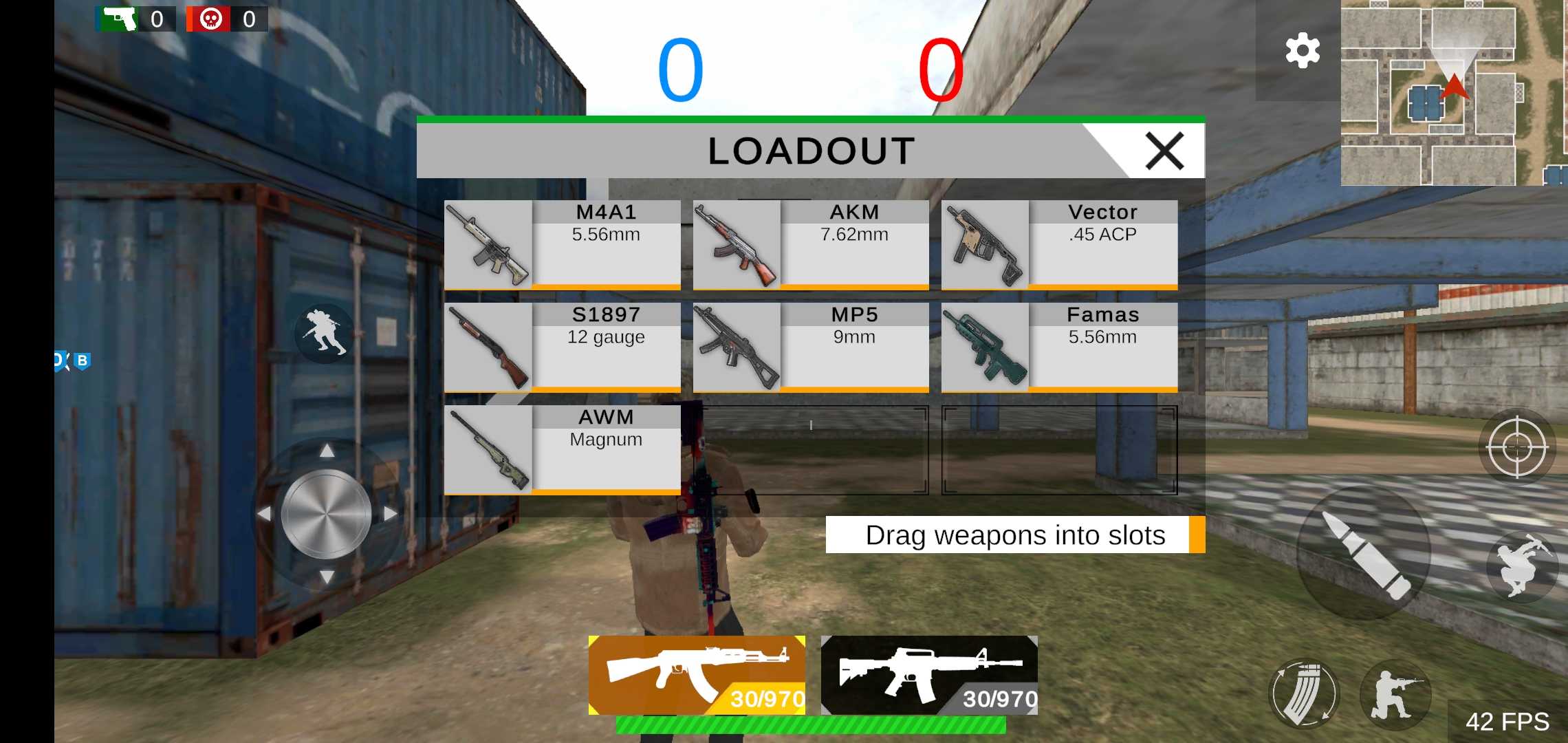Pick the AWM Magnum sniper
This screenshot has width=1568, height=743.
562,449
